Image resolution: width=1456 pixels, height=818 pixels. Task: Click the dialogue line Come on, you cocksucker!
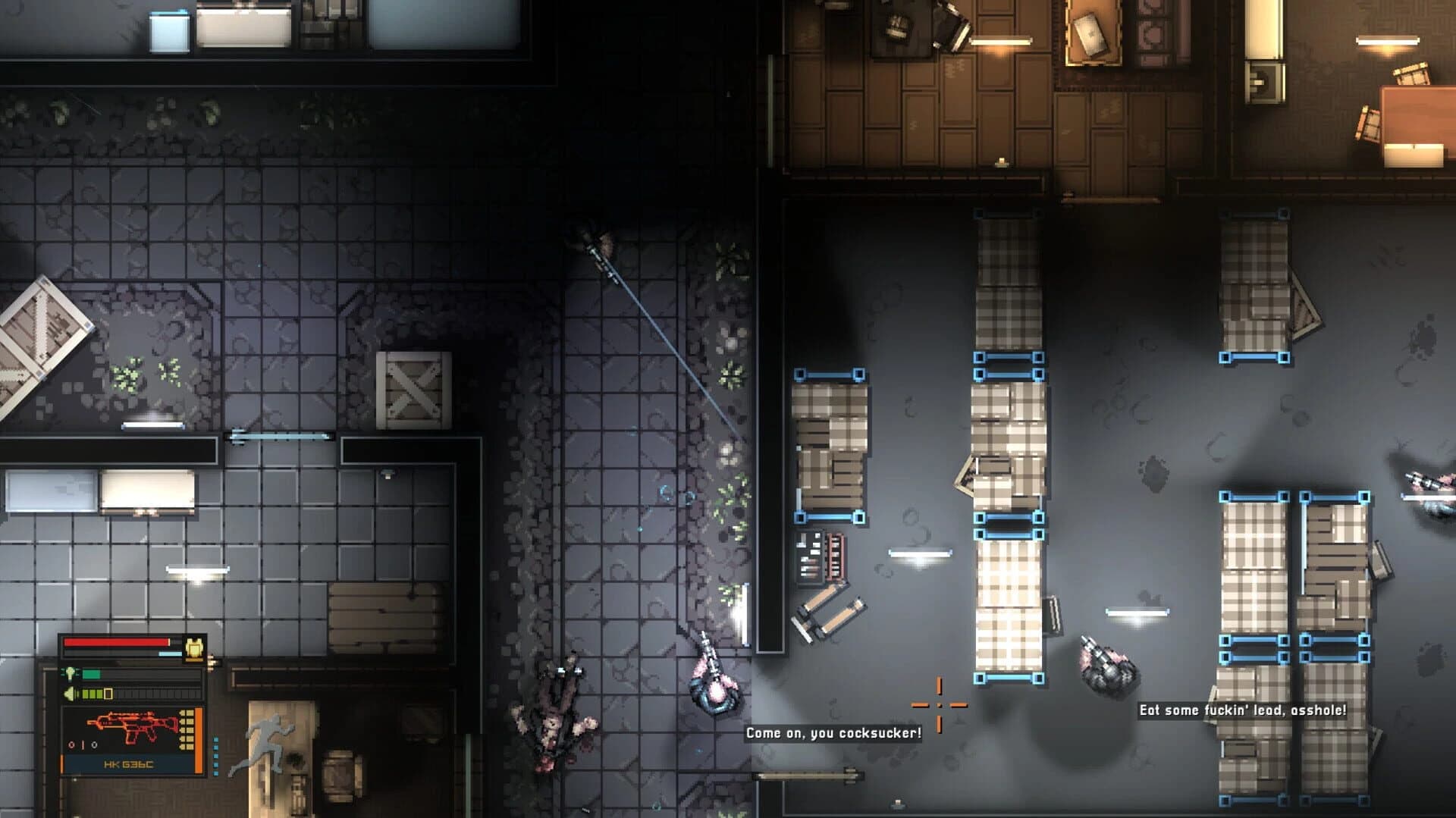tap(834, 733)
